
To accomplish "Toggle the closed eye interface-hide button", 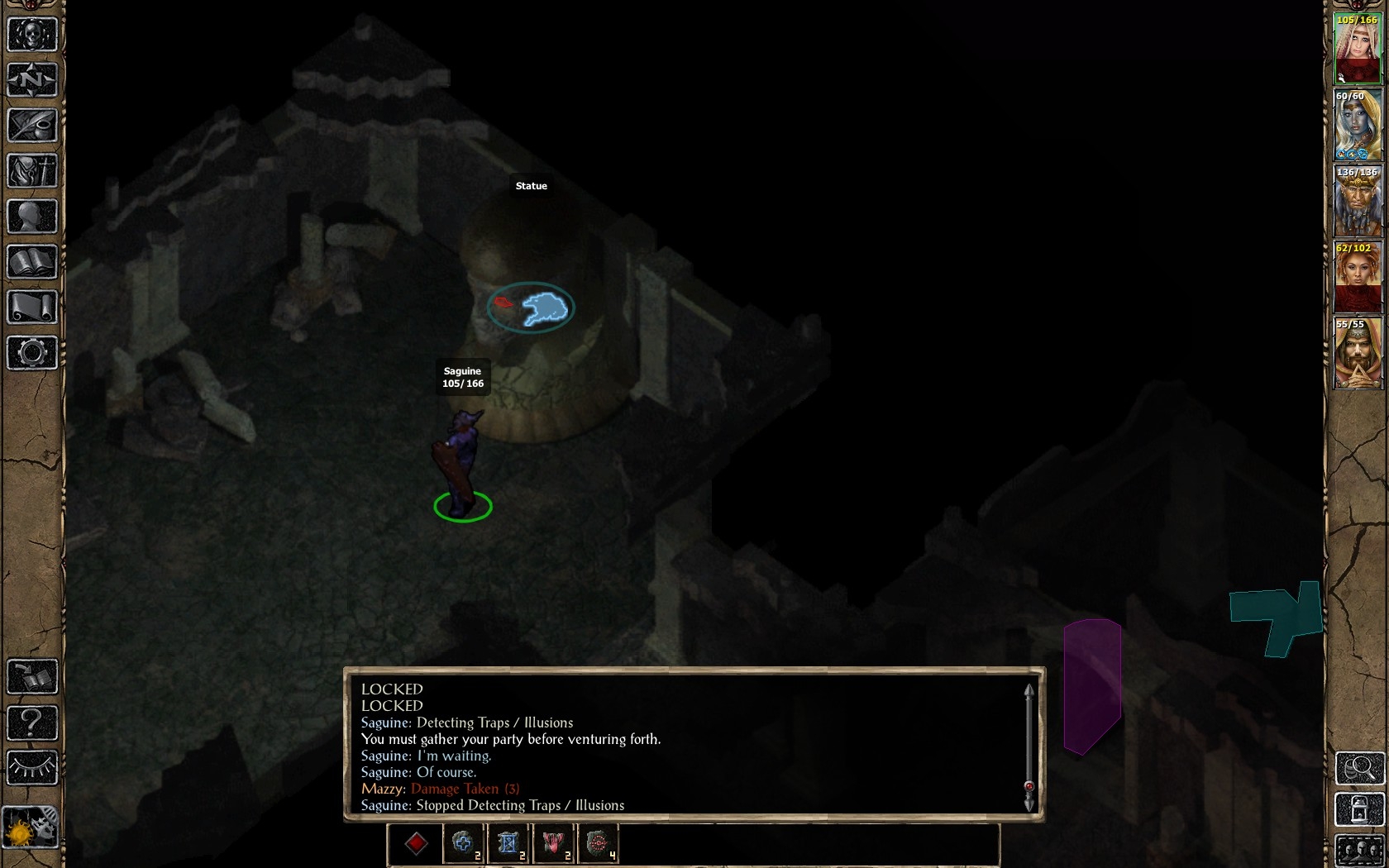I will pos(32,768).
